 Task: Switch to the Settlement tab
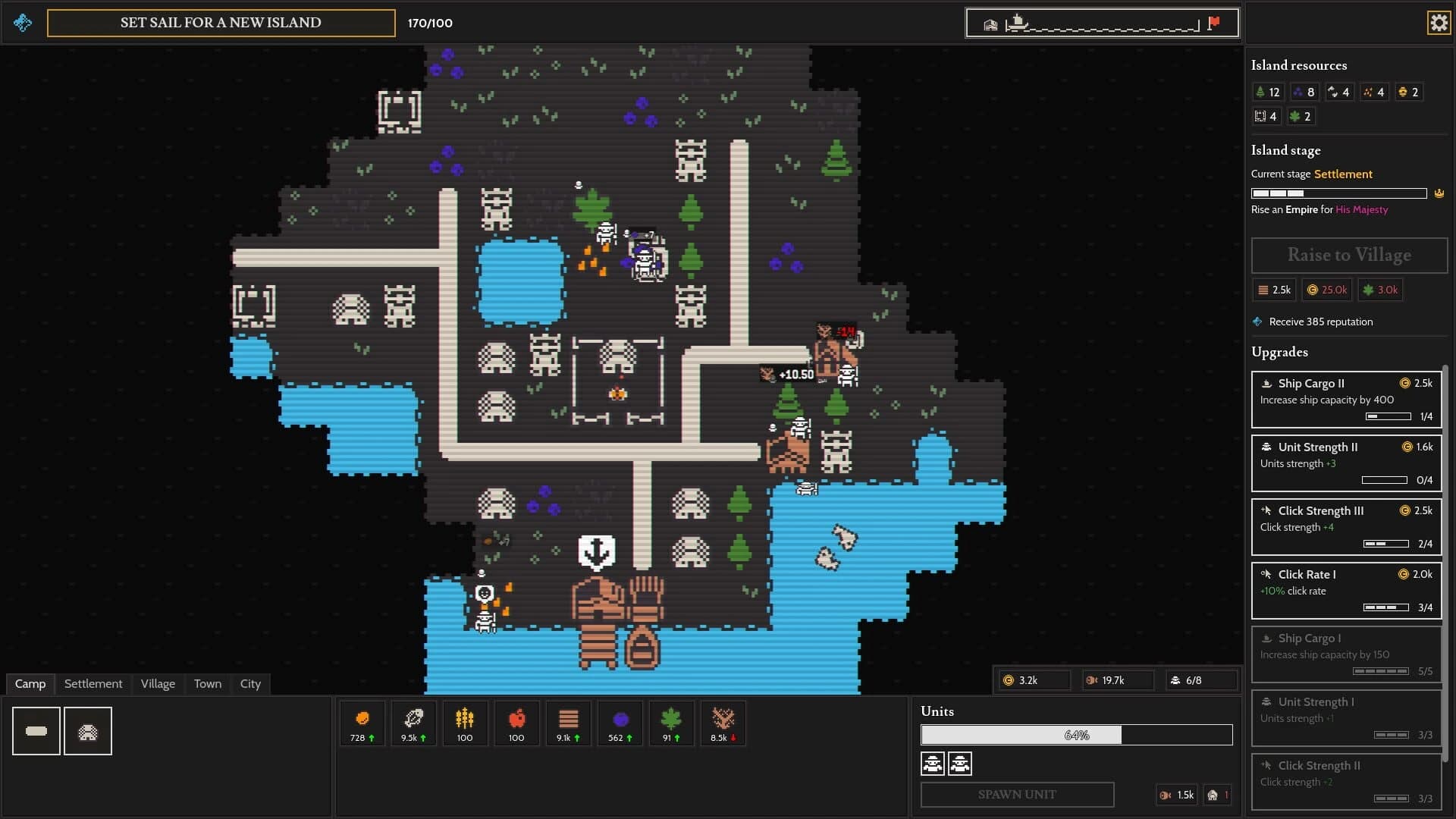pos(93,683)
